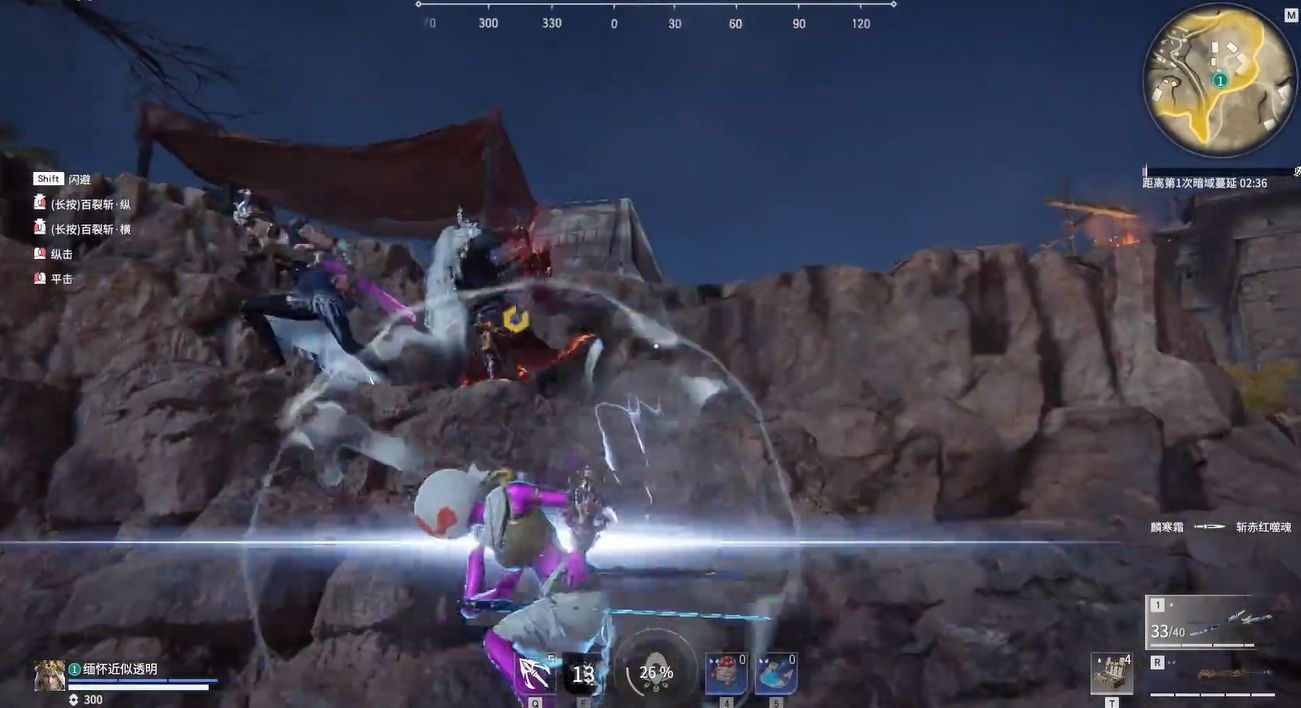This screenshot has width=1301, height=708.
Task: Switch to the primary weapon with 33/40 durability
Action: [x=1211, y=622]
